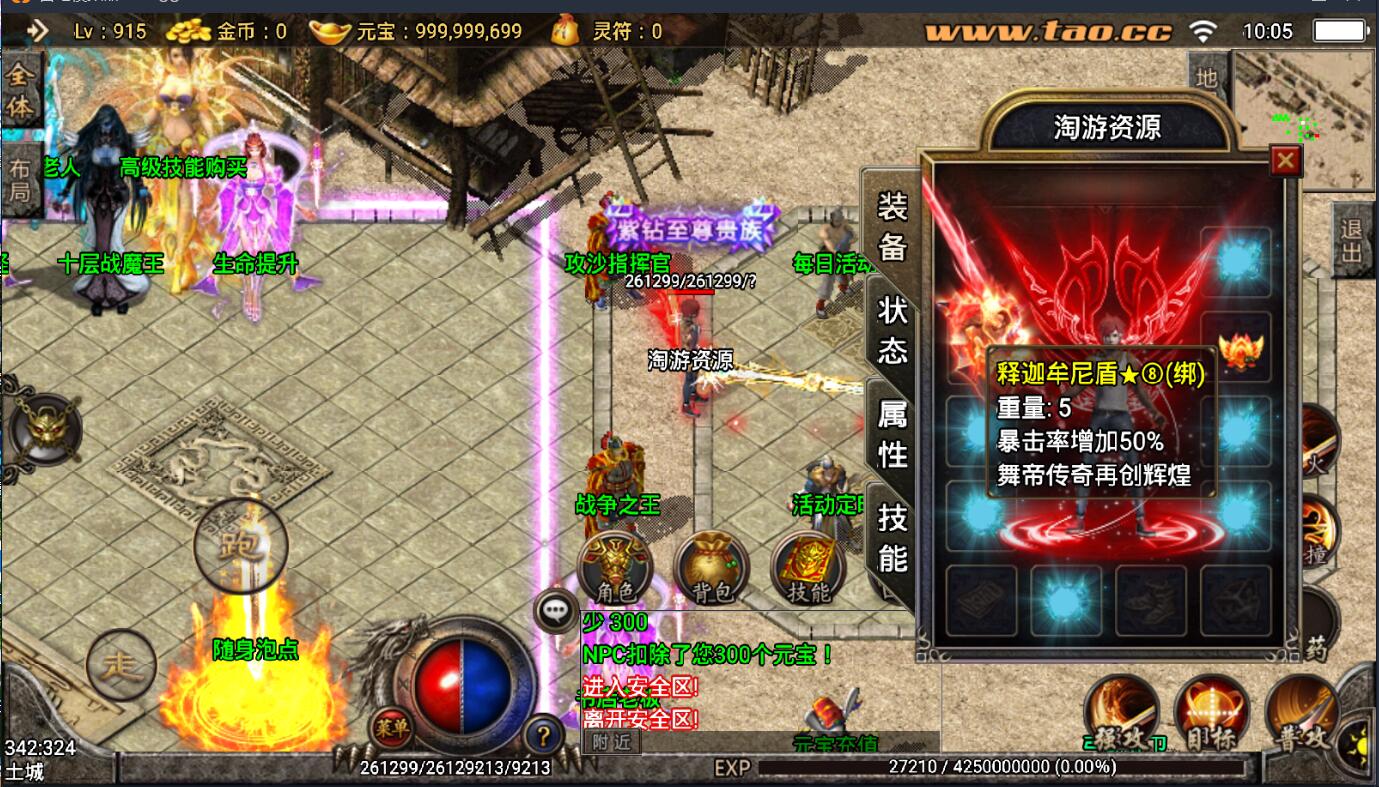This screenshot has height=787, width=1379.
Task: Use the 普攻 normal attack
Action: click(1301, 714)
